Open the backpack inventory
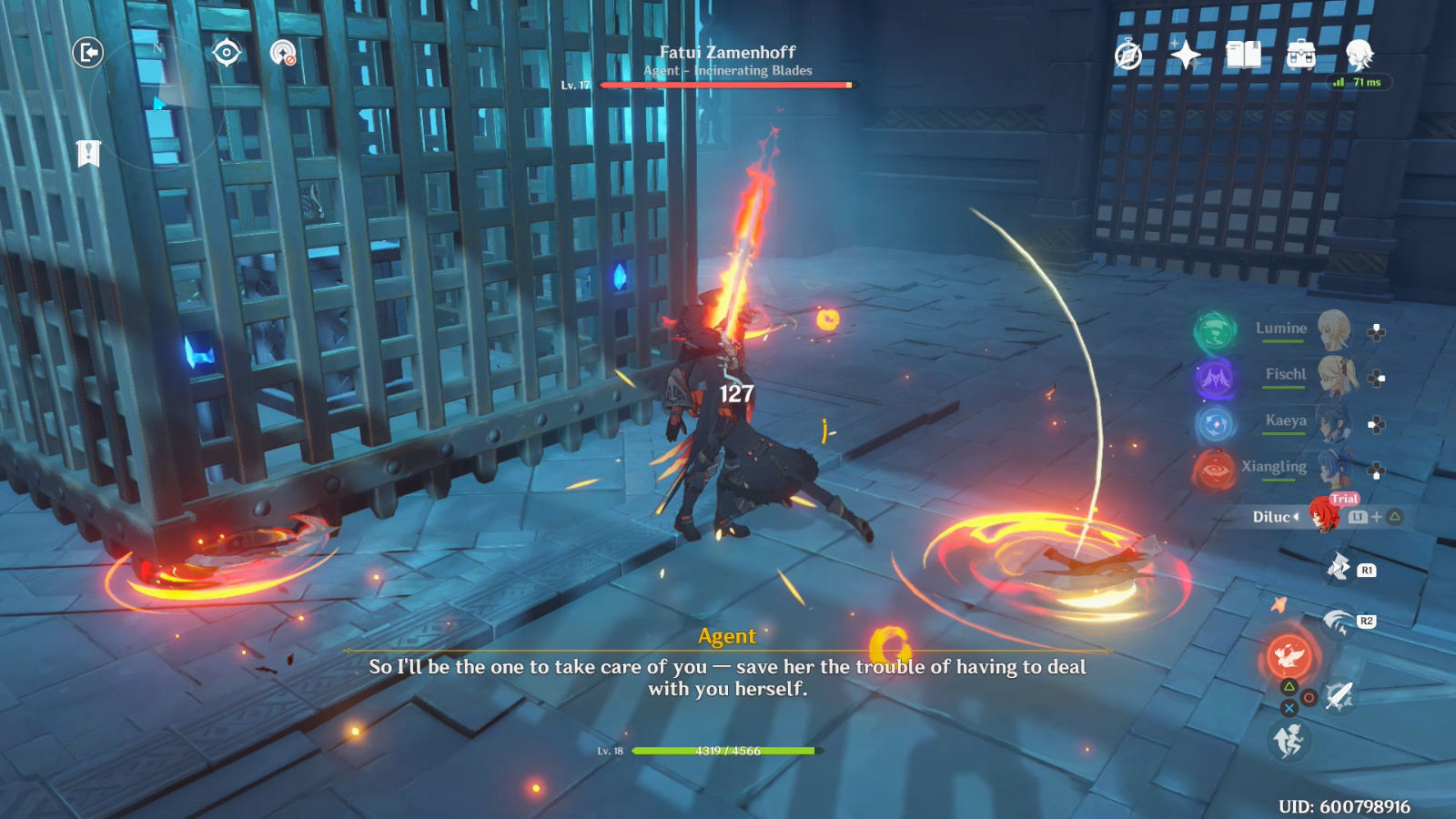1456x819 pixels. click(x=1301, y=56)
